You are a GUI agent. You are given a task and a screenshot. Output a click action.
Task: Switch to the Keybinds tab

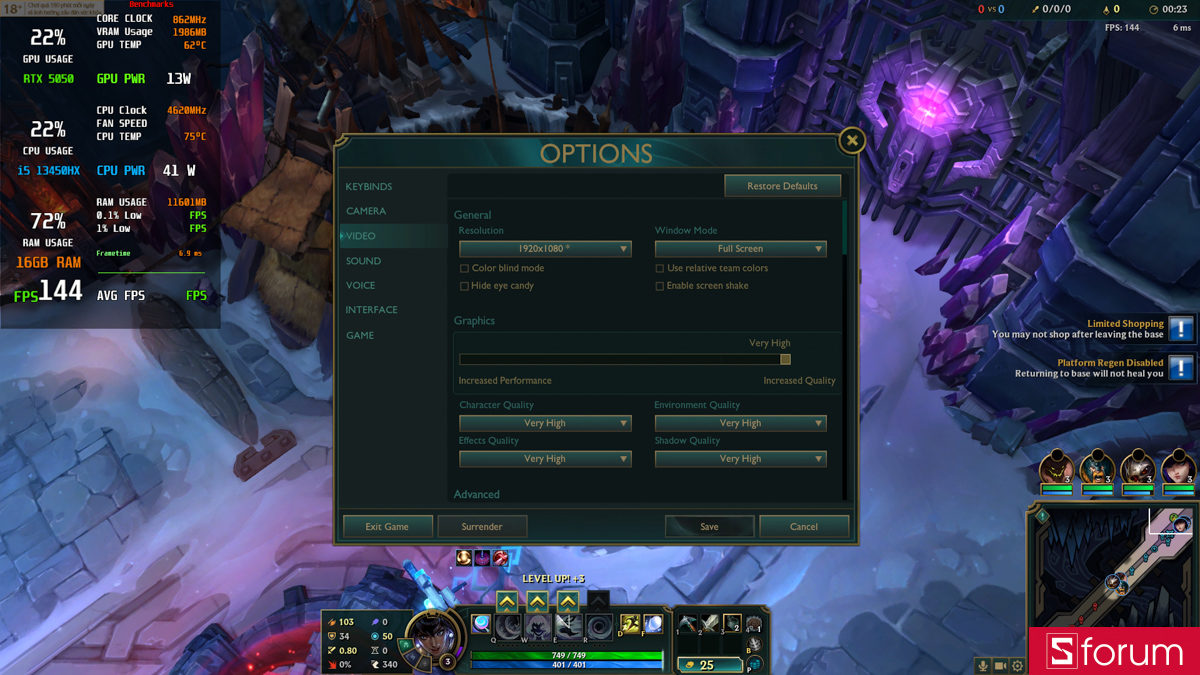369,187
